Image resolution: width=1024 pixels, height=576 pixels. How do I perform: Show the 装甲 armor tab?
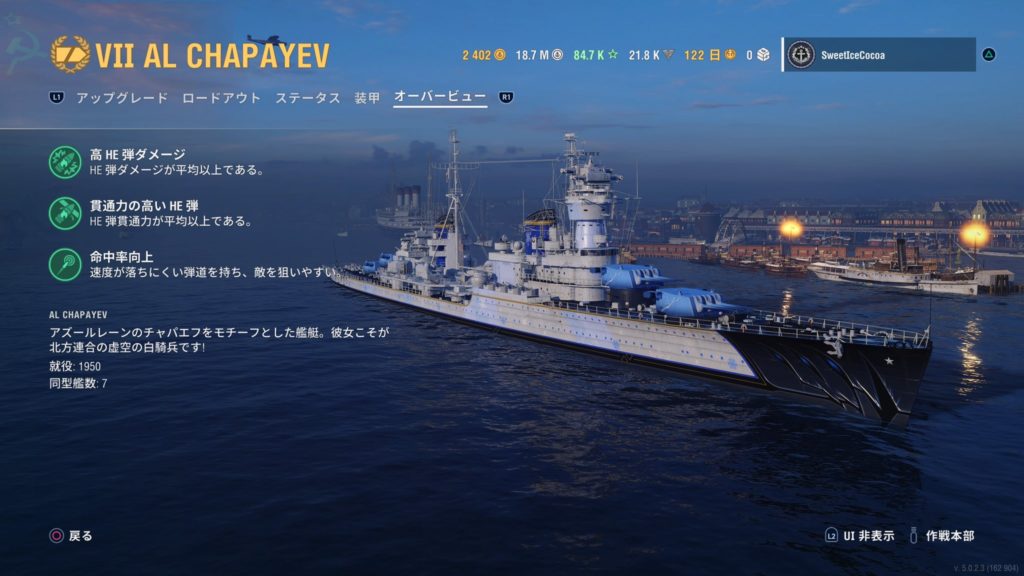367,98
